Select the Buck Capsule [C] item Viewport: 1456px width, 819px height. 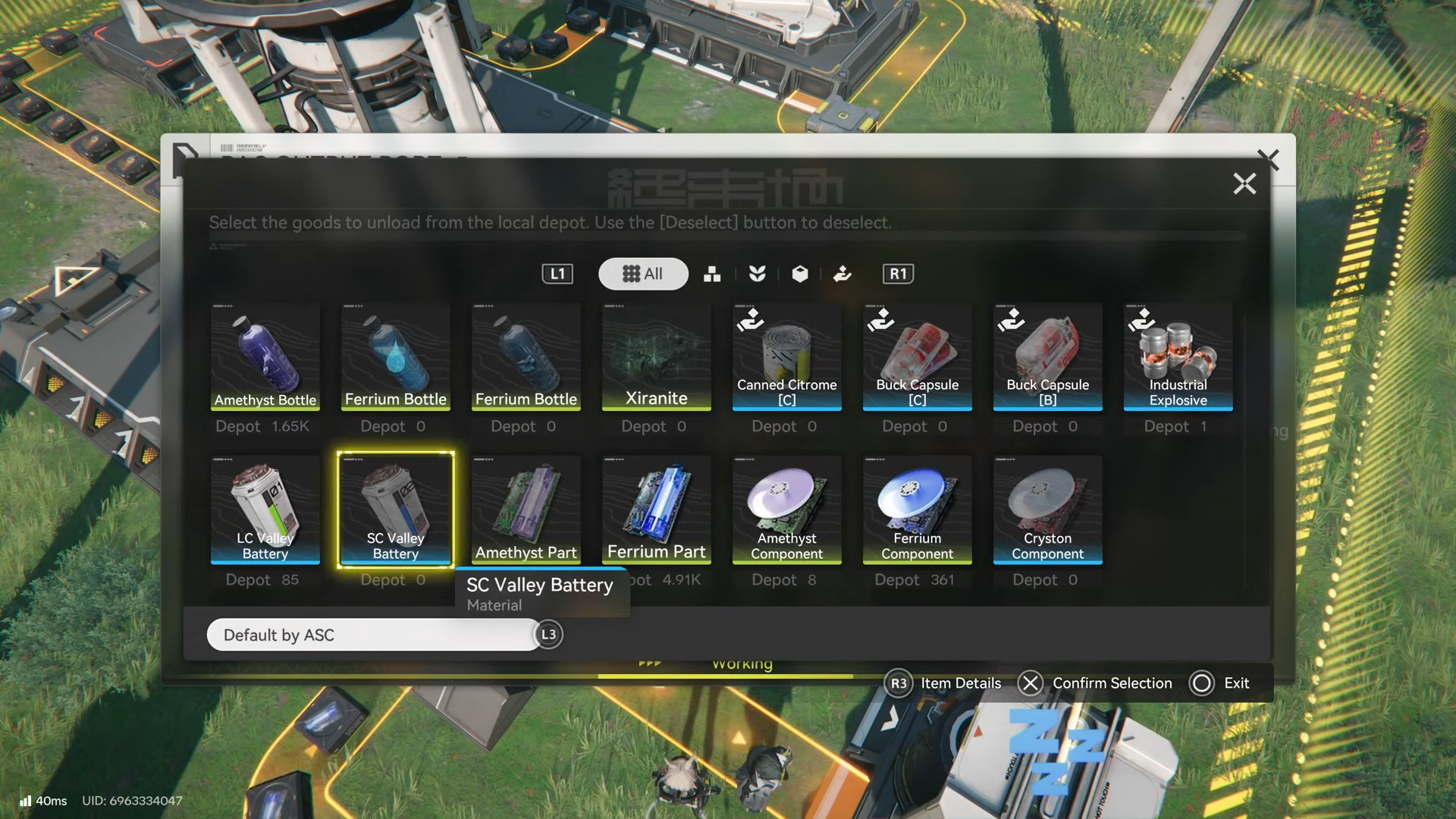coord(917,357)
